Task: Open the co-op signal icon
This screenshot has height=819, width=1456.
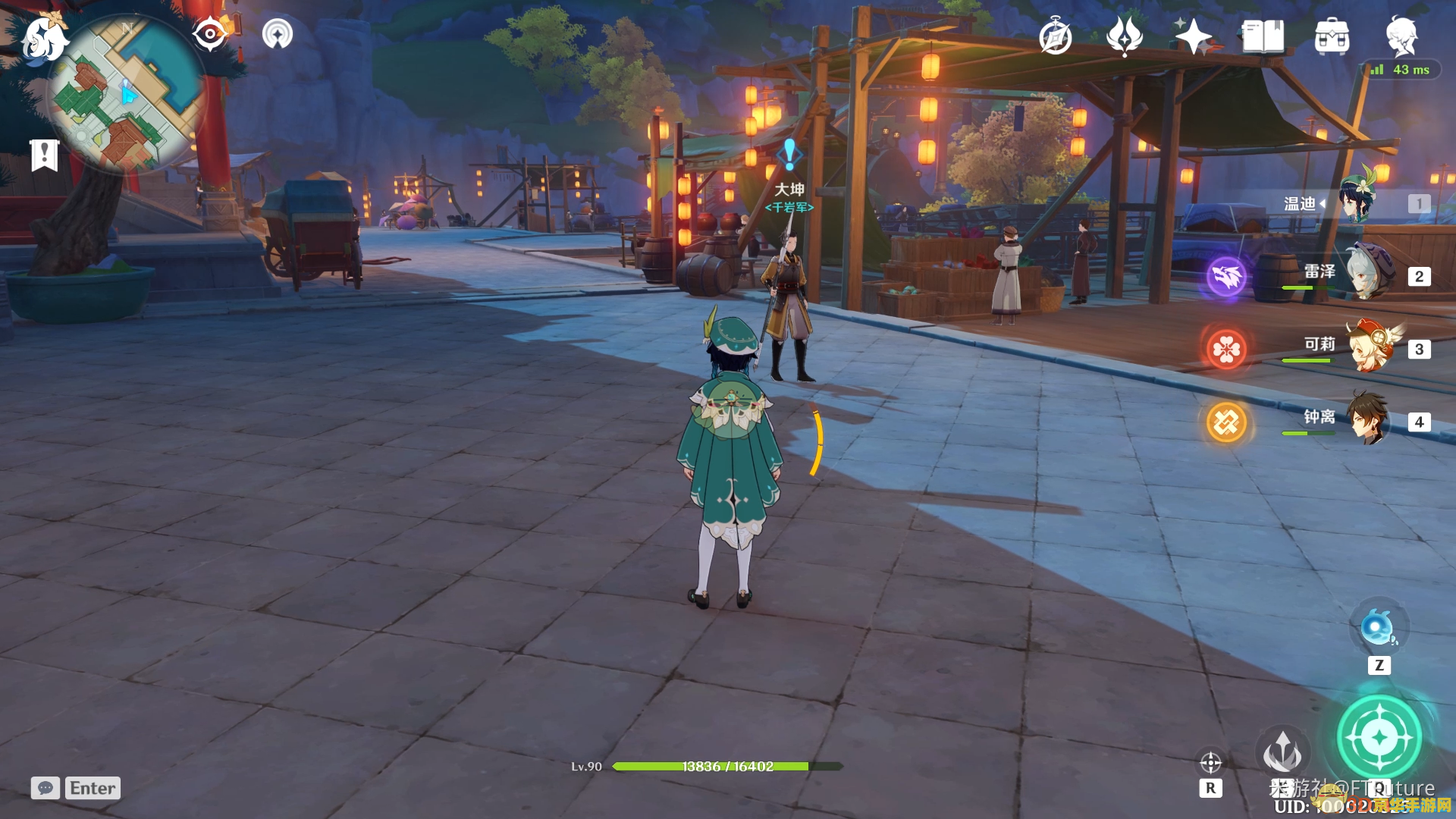Action: point(278,34)
